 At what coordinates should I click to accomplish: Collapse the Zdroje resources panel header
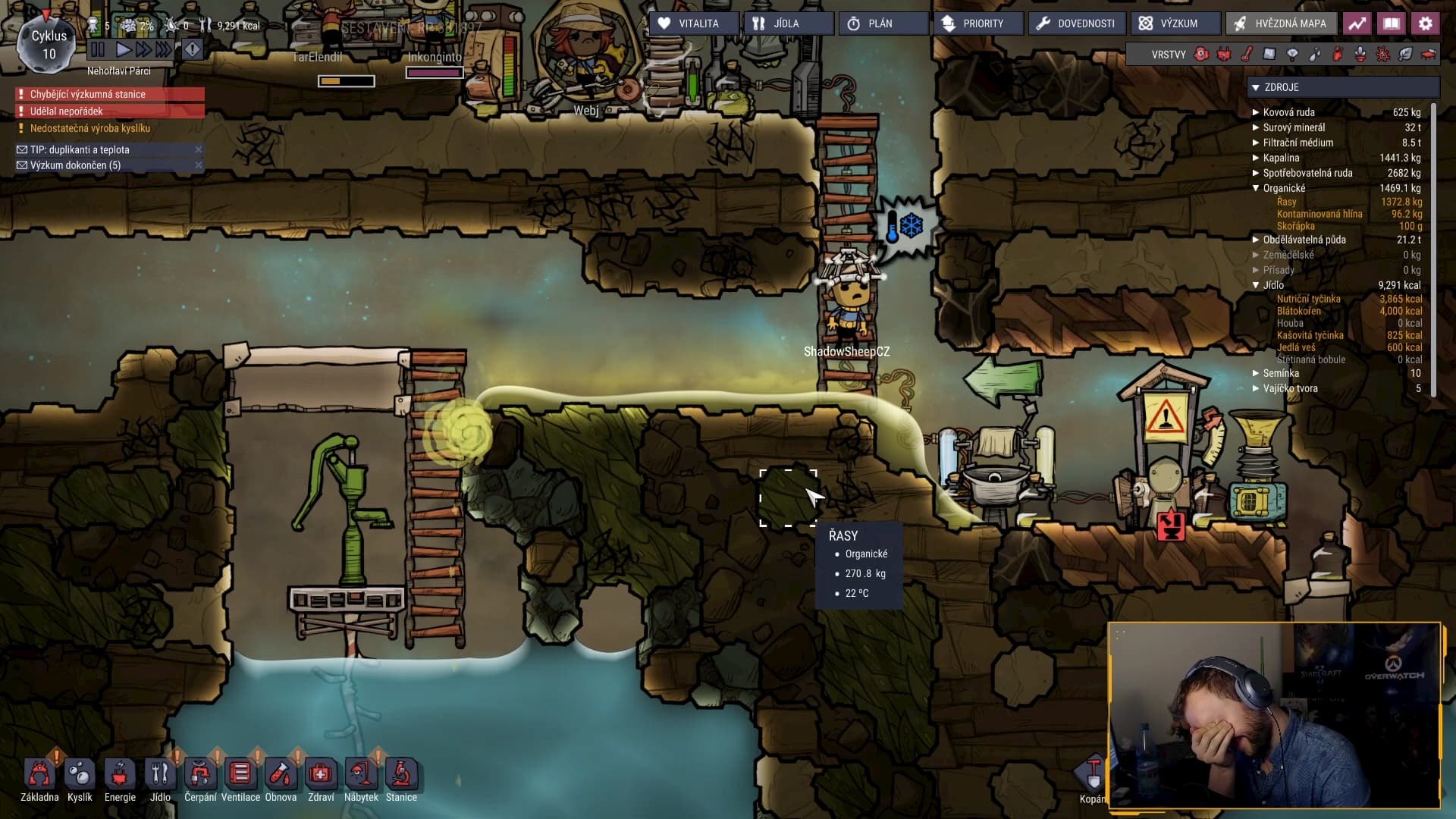[1256, 87]
